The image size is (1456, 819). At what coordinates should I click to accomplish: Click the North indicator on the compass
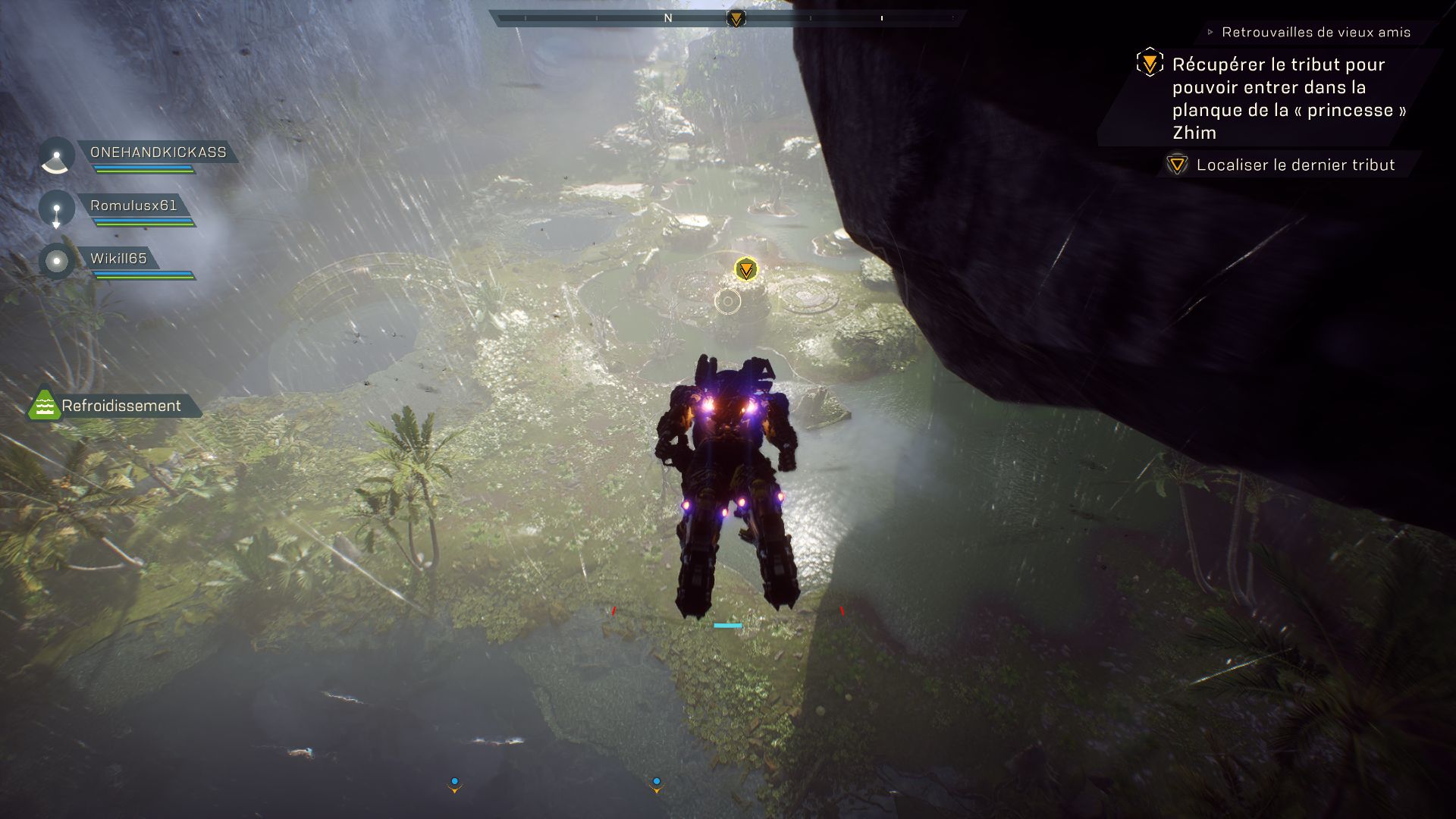668,18
